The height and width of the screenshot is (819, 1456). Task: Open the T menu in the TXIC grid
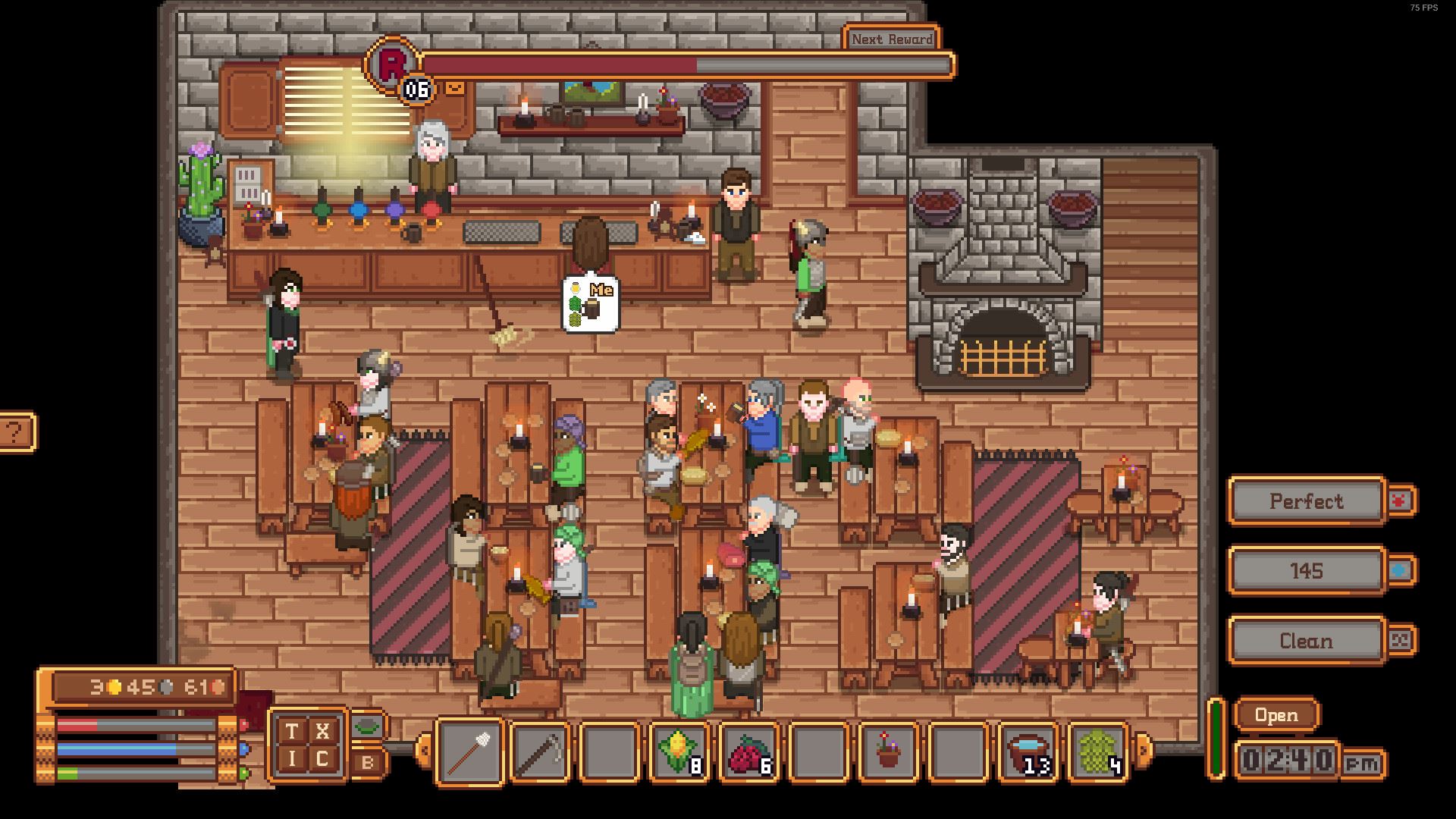click(x=292, y=732)
